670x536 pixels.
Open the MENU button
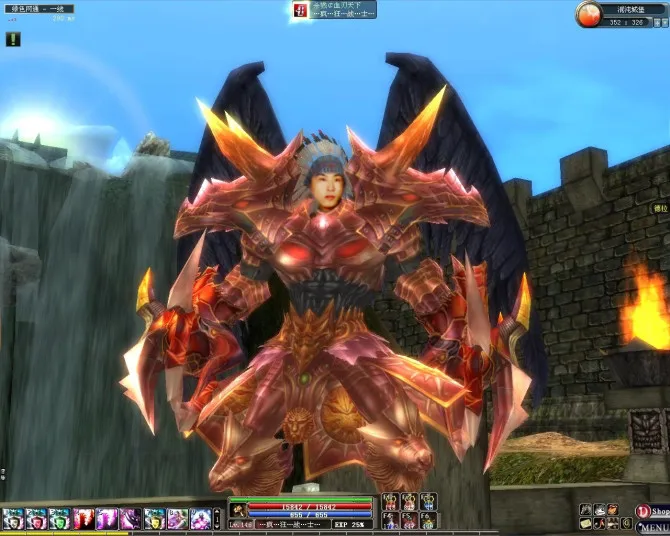click(654, 526)
